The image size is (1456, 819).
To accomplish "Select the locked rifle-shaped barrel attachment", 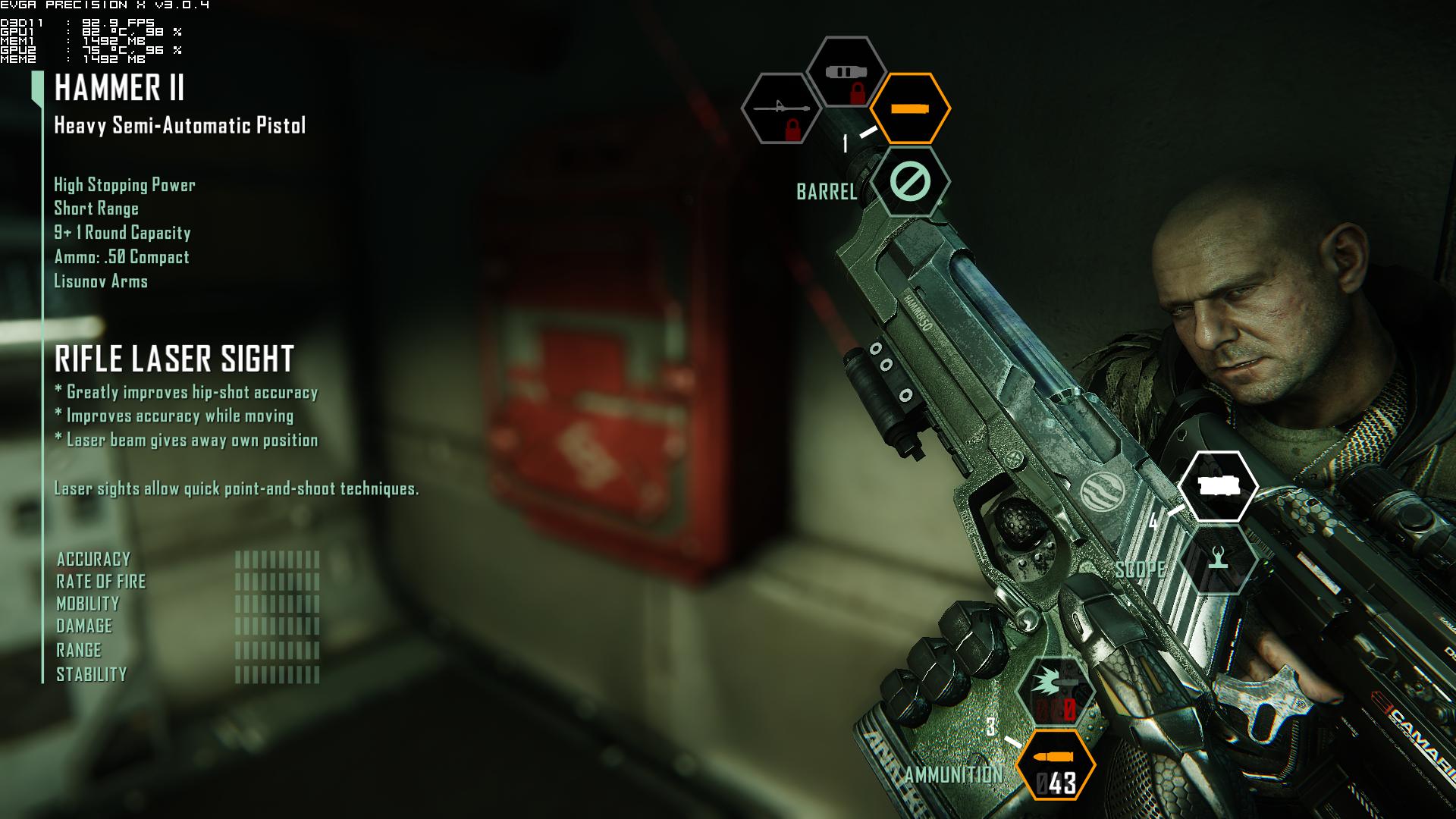I will 781,108.
